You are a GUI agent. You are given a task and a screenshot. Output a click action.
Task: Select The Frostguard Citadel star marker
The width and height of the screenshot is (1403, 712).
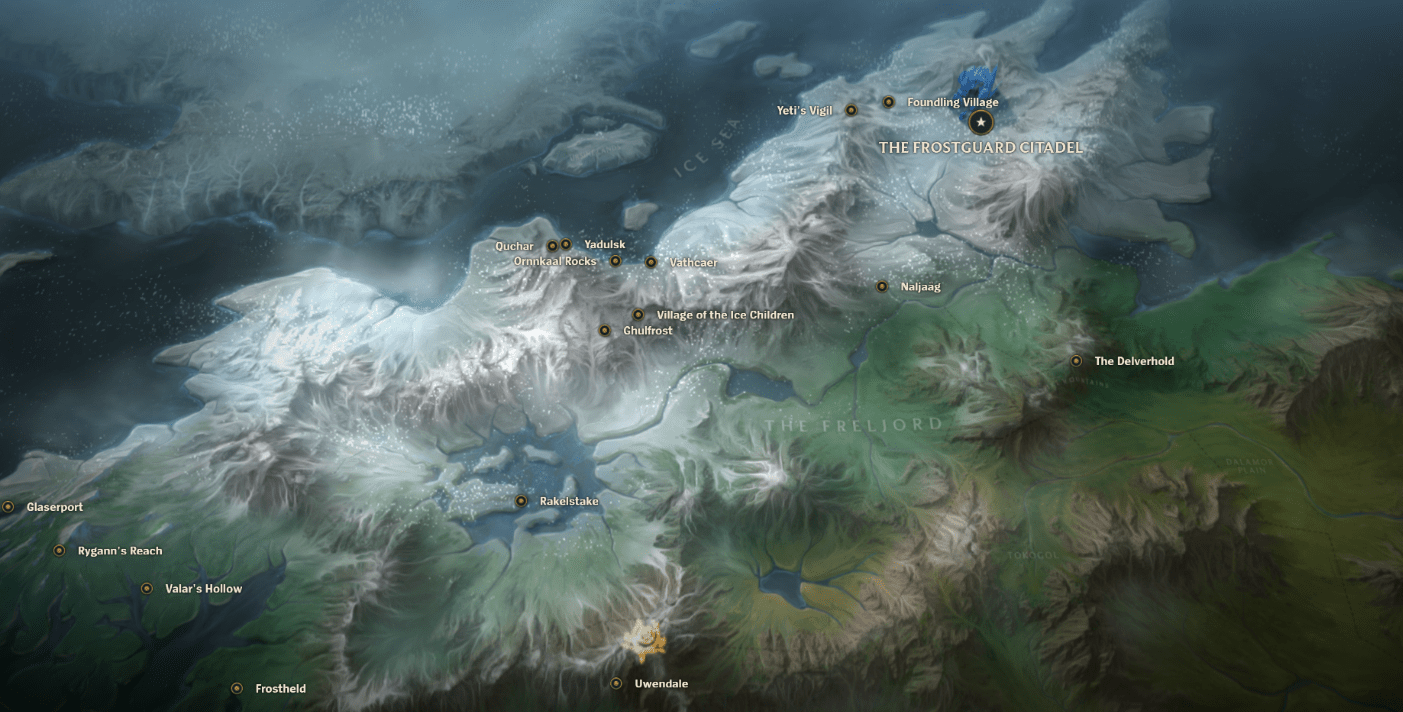[x=982, y=122]
